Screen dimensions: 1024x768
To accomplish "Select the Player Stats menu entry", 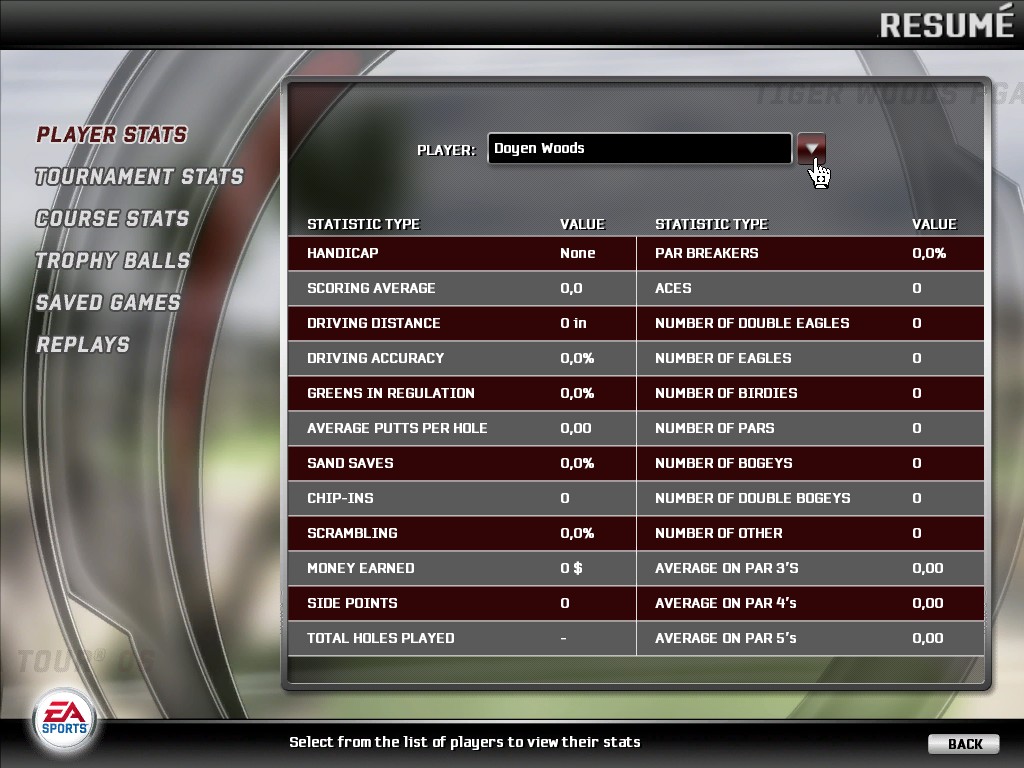I will (x=112, y=135).
